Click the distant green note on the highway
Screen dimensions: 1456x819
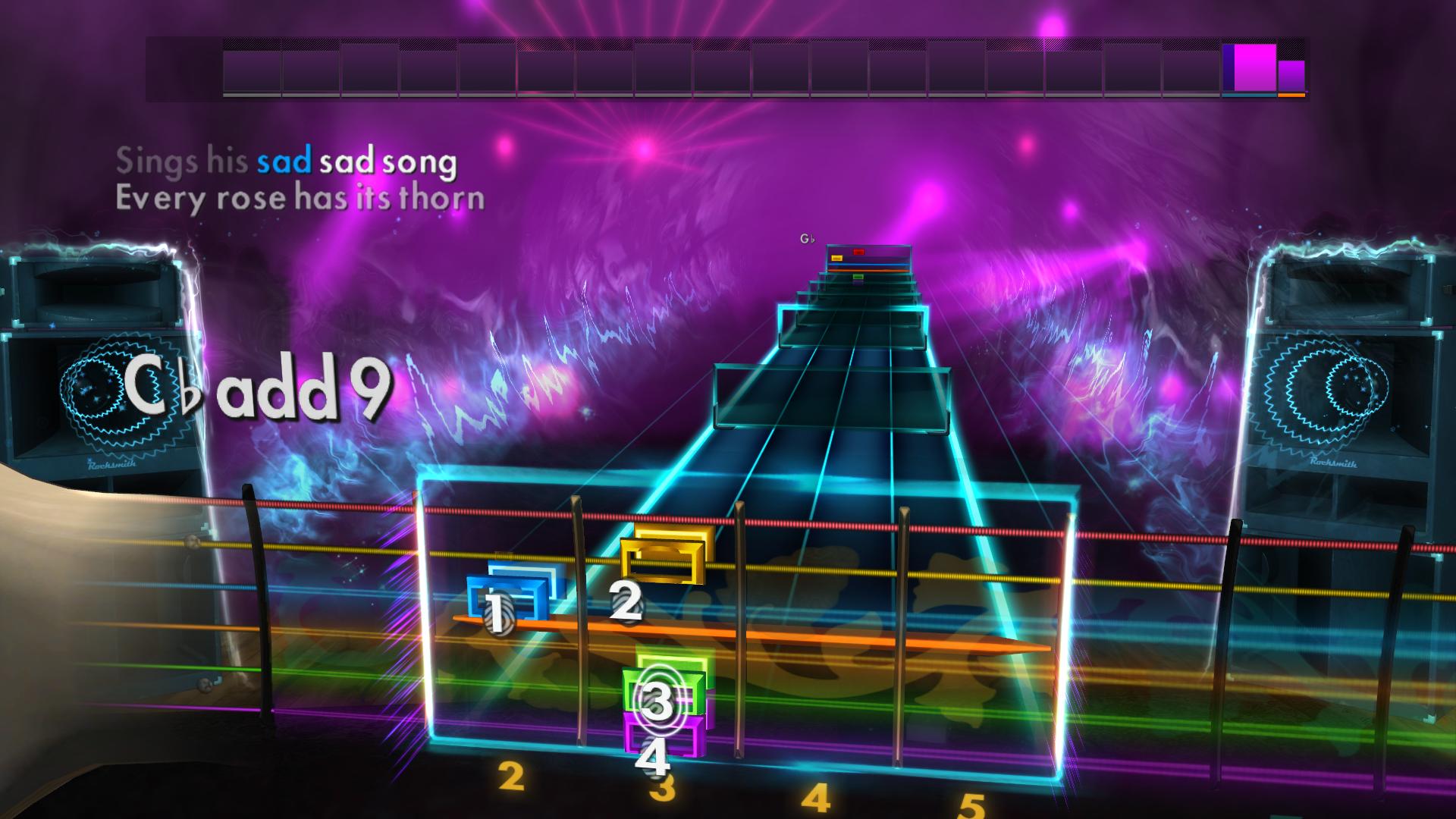856,278
